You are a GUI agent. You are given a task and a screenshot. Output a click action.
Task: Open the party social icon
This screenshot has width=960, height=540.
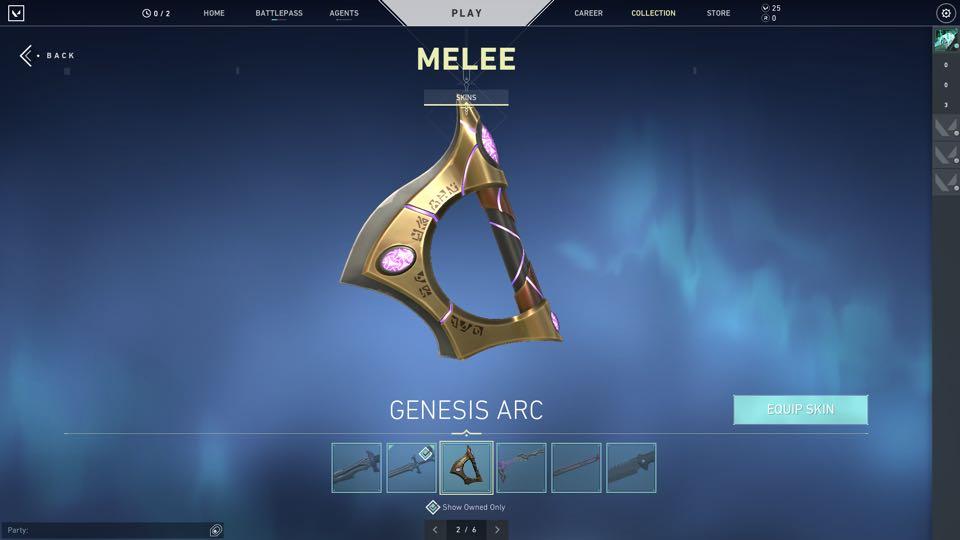coord(216,530)
